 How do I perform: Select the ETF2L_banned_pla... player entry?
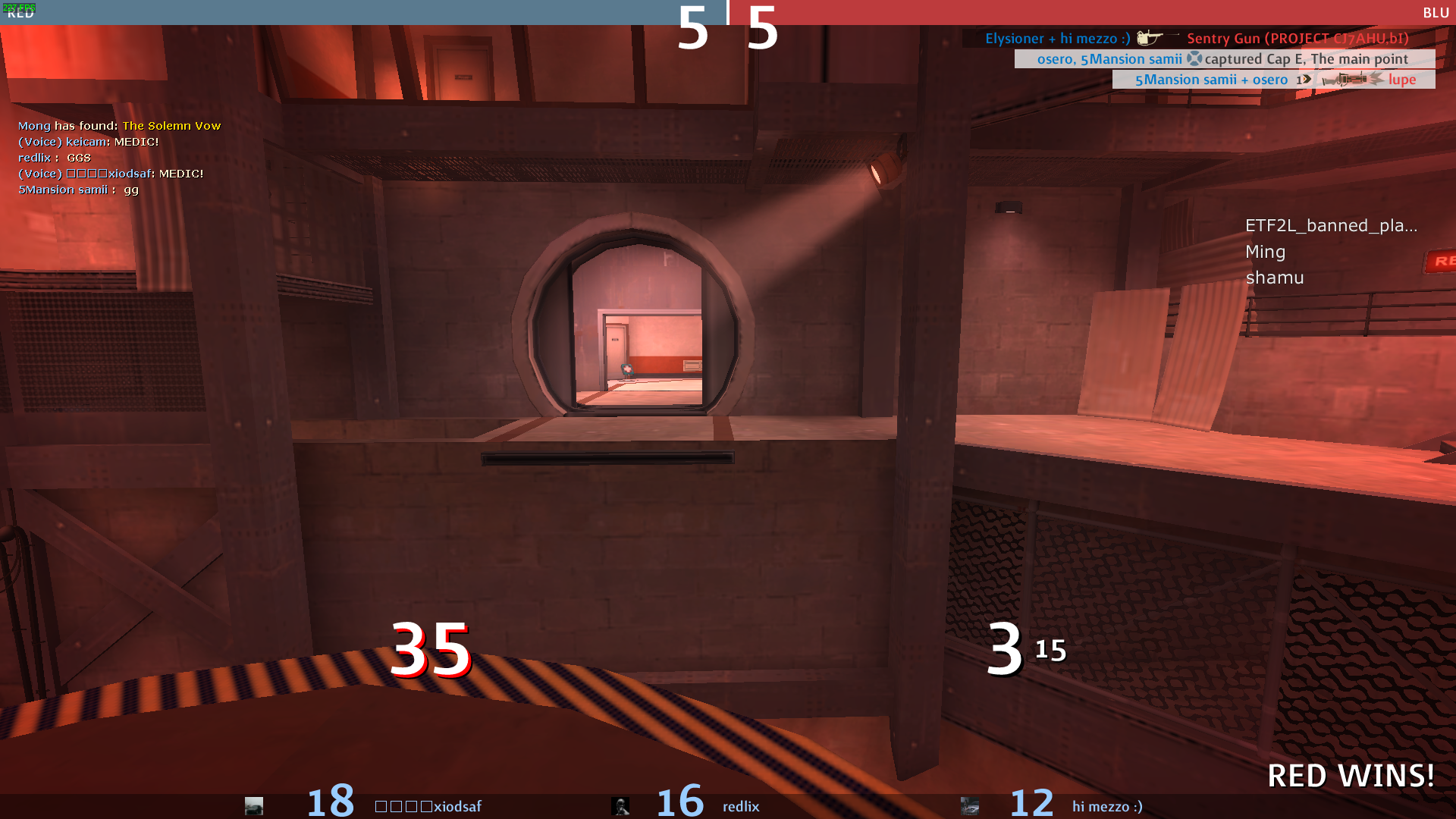click(1331, 225)
